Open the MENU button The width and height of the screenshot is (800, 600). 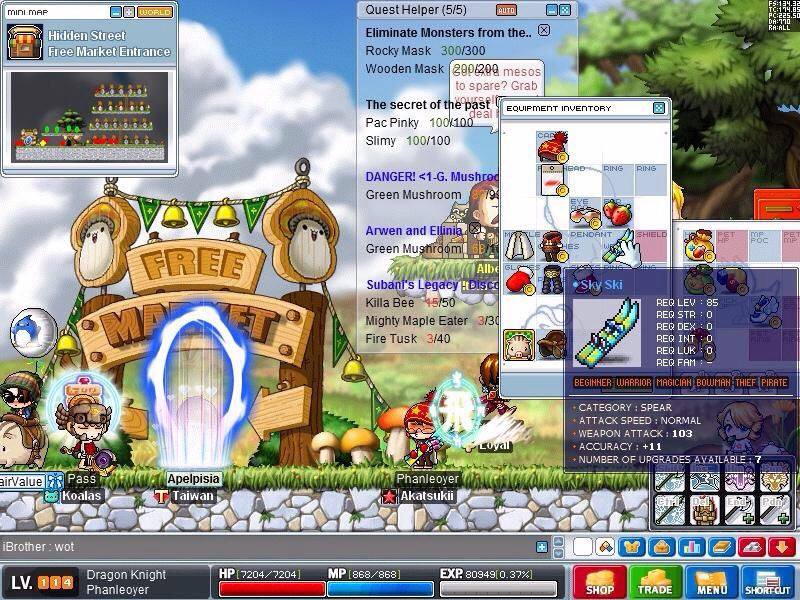[711, 582]
